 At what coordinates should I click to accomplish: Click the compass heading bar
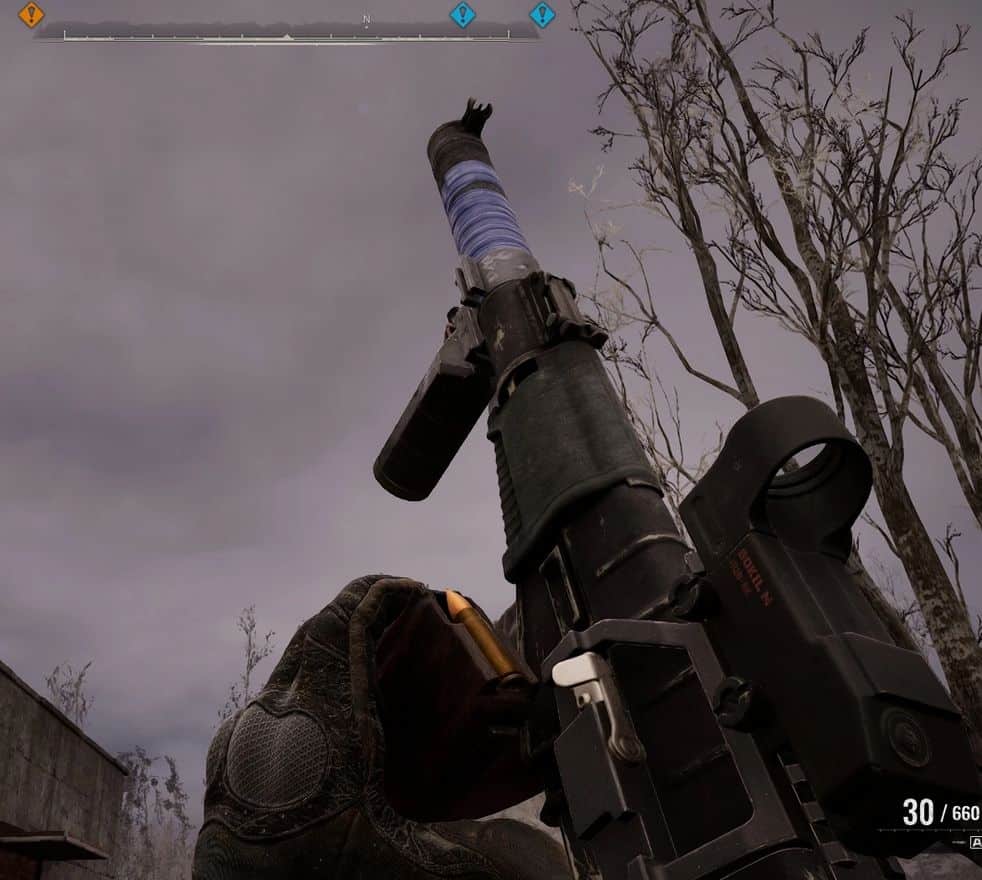coord(287,34)
